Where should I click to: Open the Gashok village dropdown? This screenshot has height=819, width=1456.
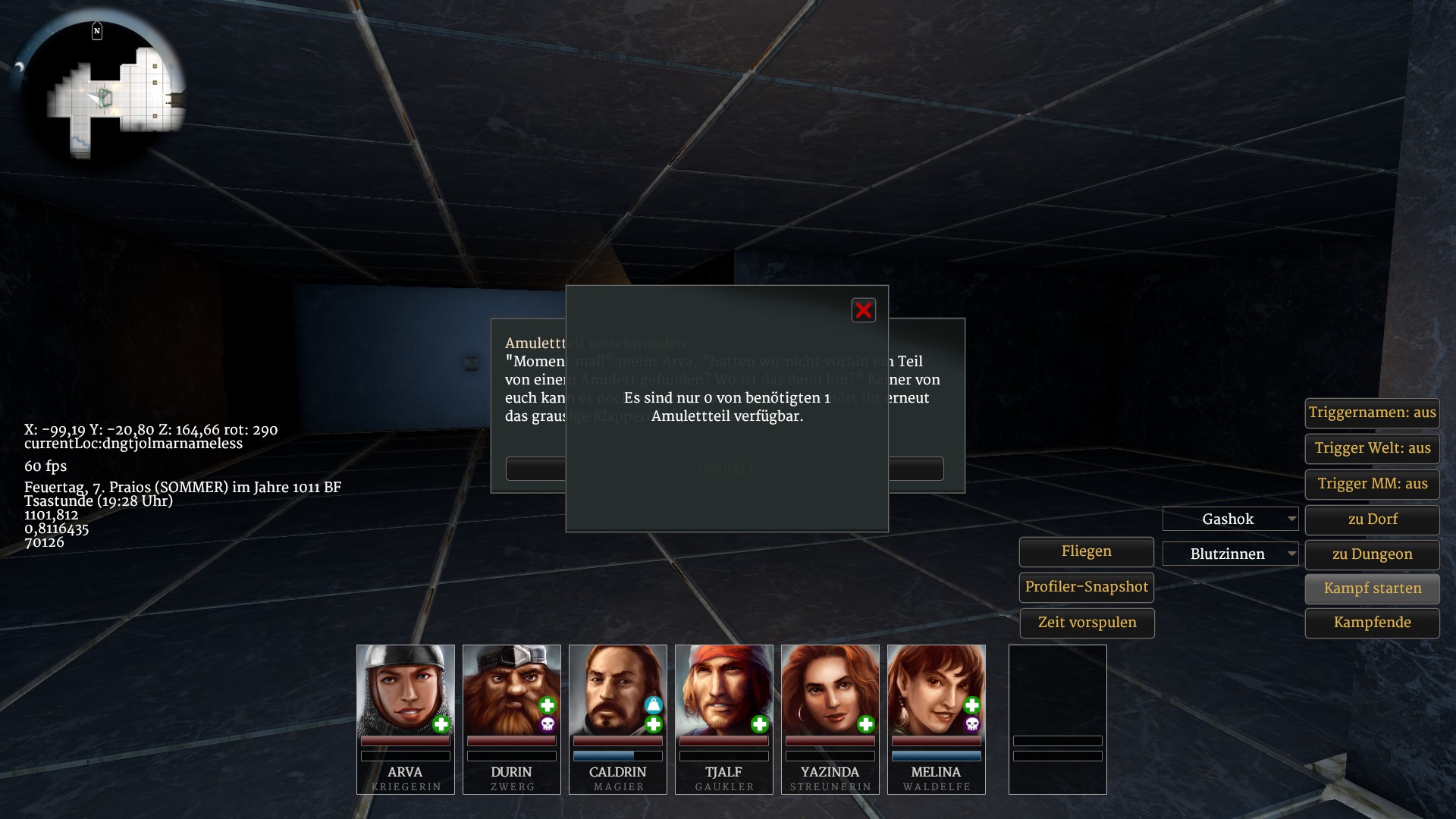[x=1230, y=519]
